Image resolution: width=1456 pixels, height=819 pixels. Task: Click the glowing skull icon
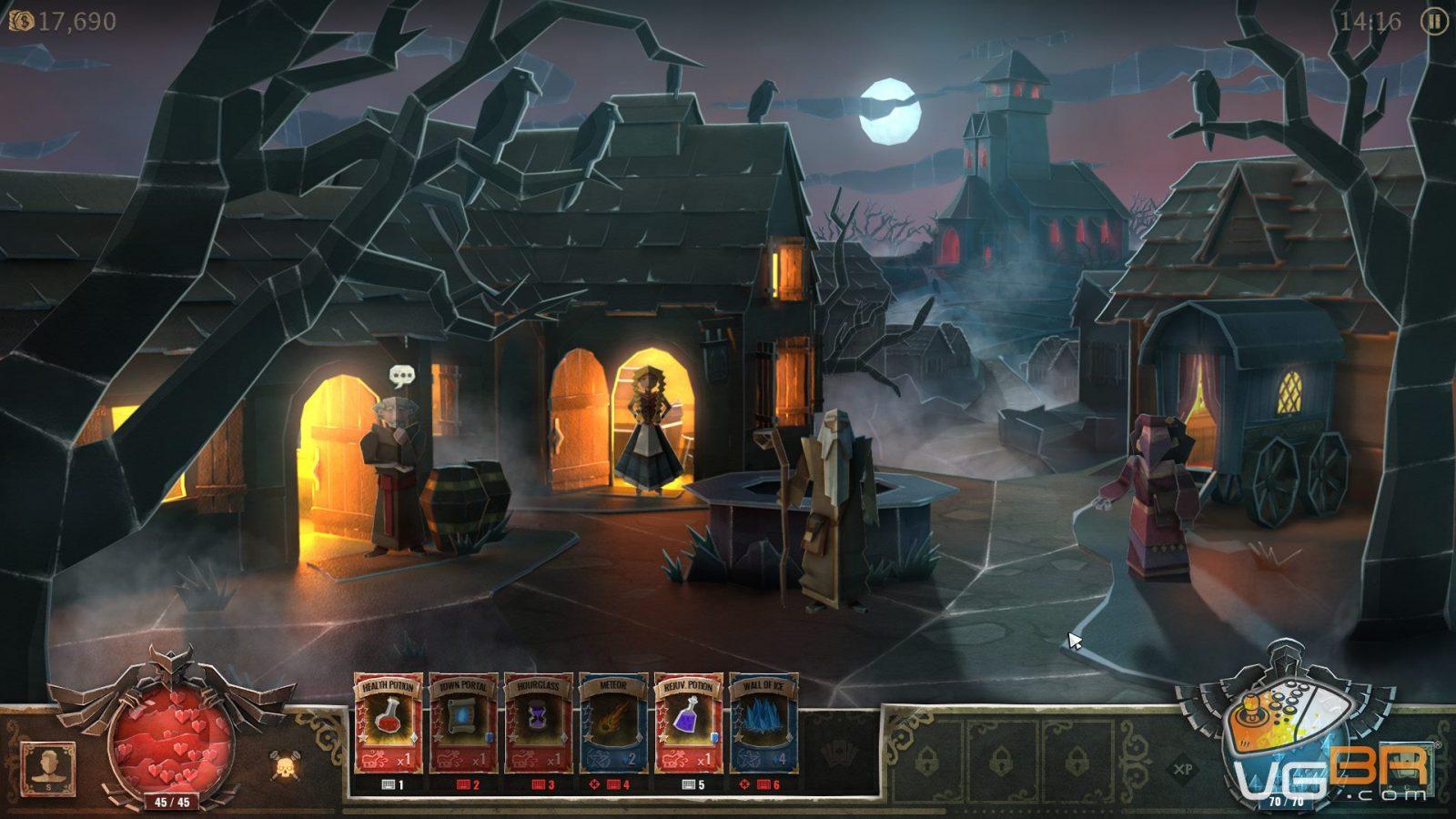[286, 766]
